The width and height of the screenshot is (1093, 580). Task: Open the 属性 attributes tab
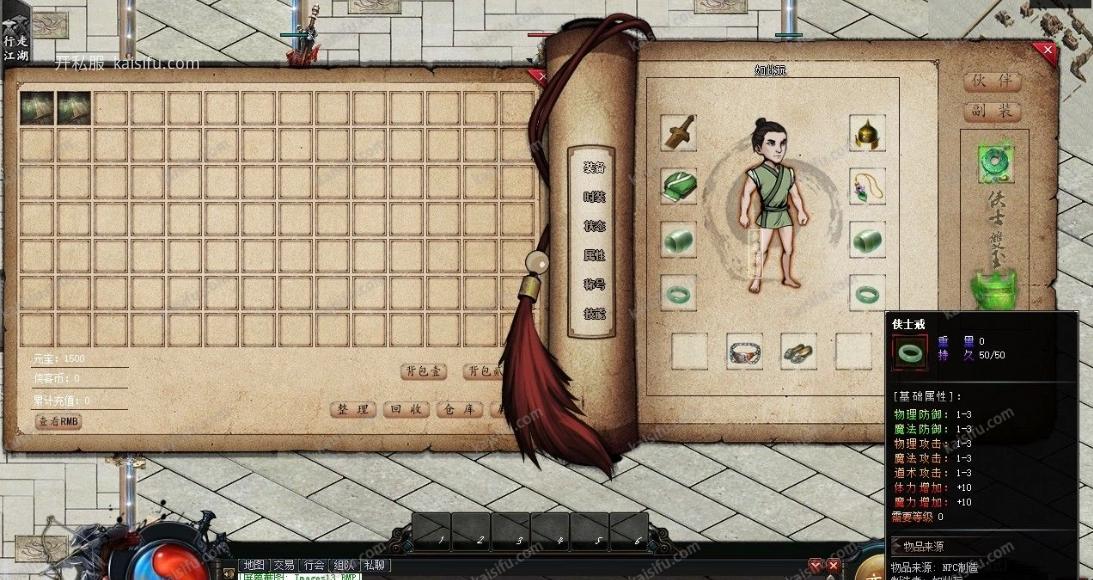[x=594, y=256]
